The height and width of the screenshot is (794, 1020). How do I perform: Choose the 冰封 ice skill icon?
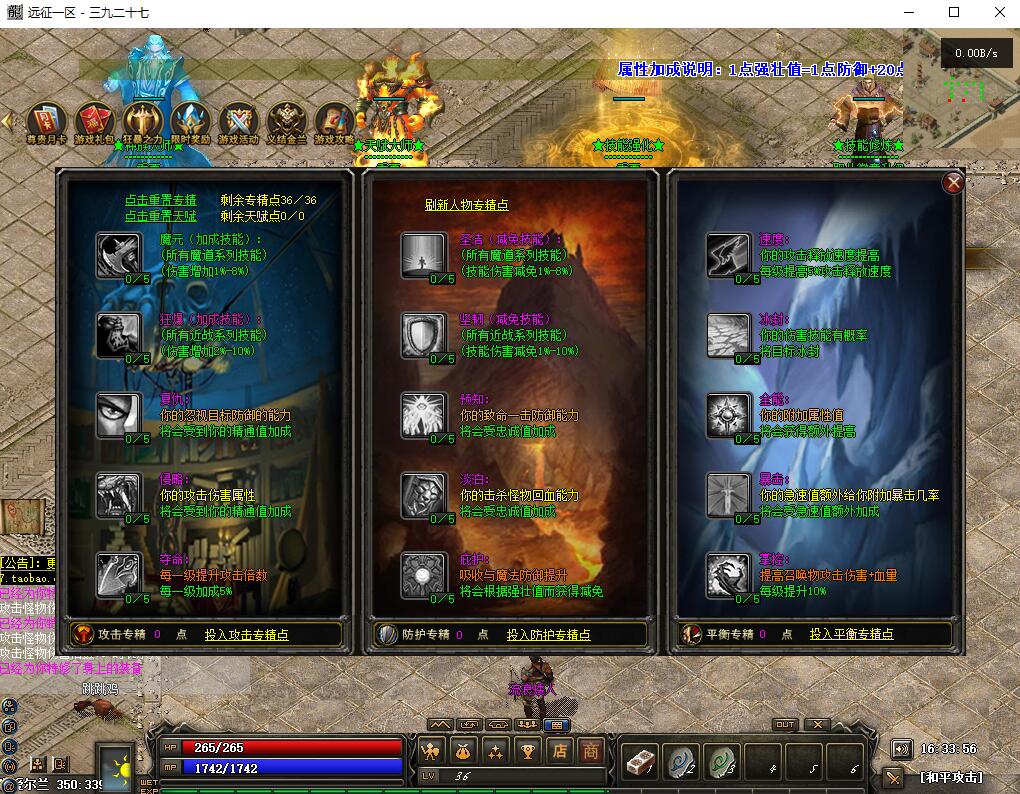click(728, 335)
